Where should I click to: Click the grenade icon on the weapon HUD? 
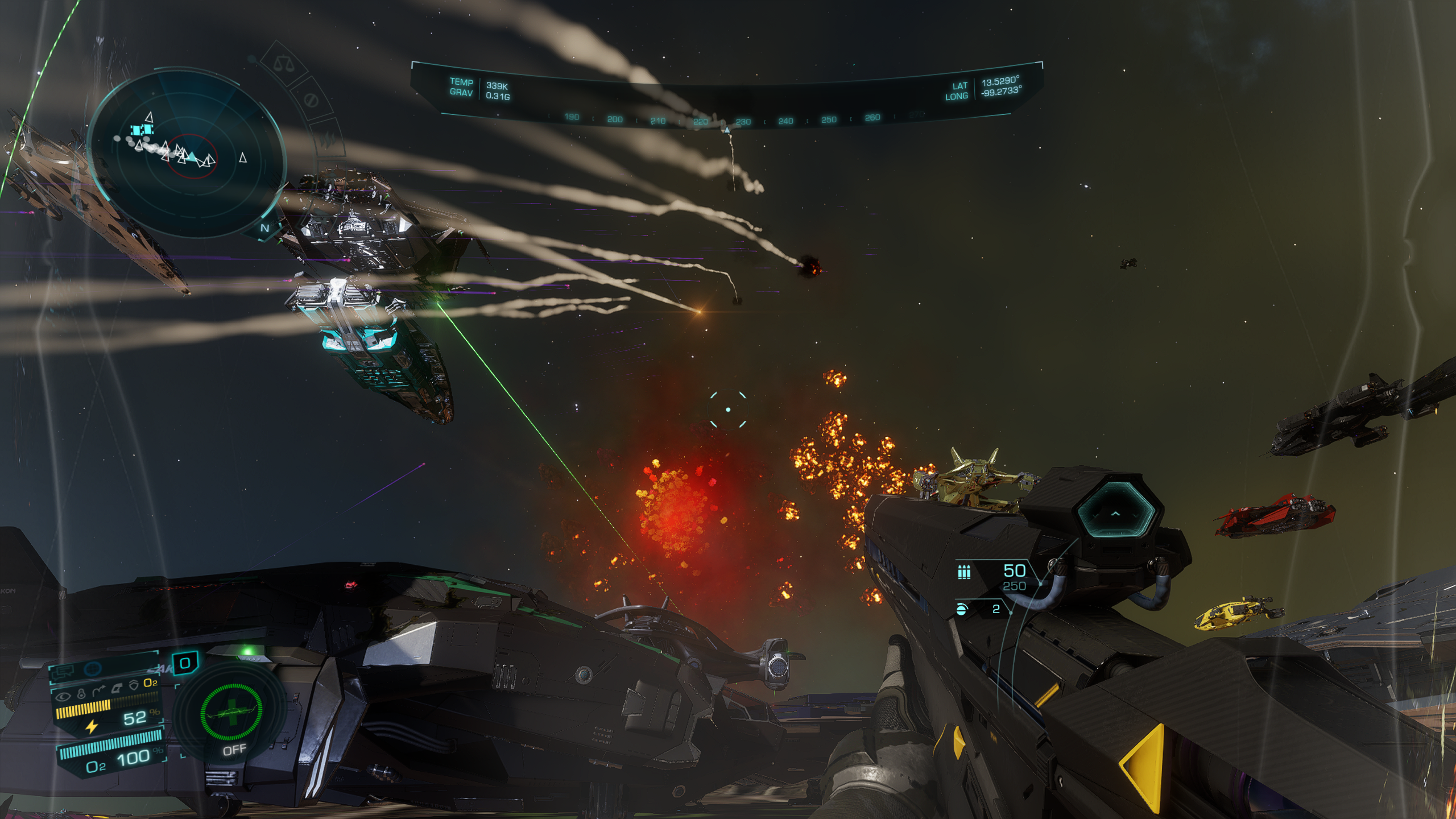962,609
